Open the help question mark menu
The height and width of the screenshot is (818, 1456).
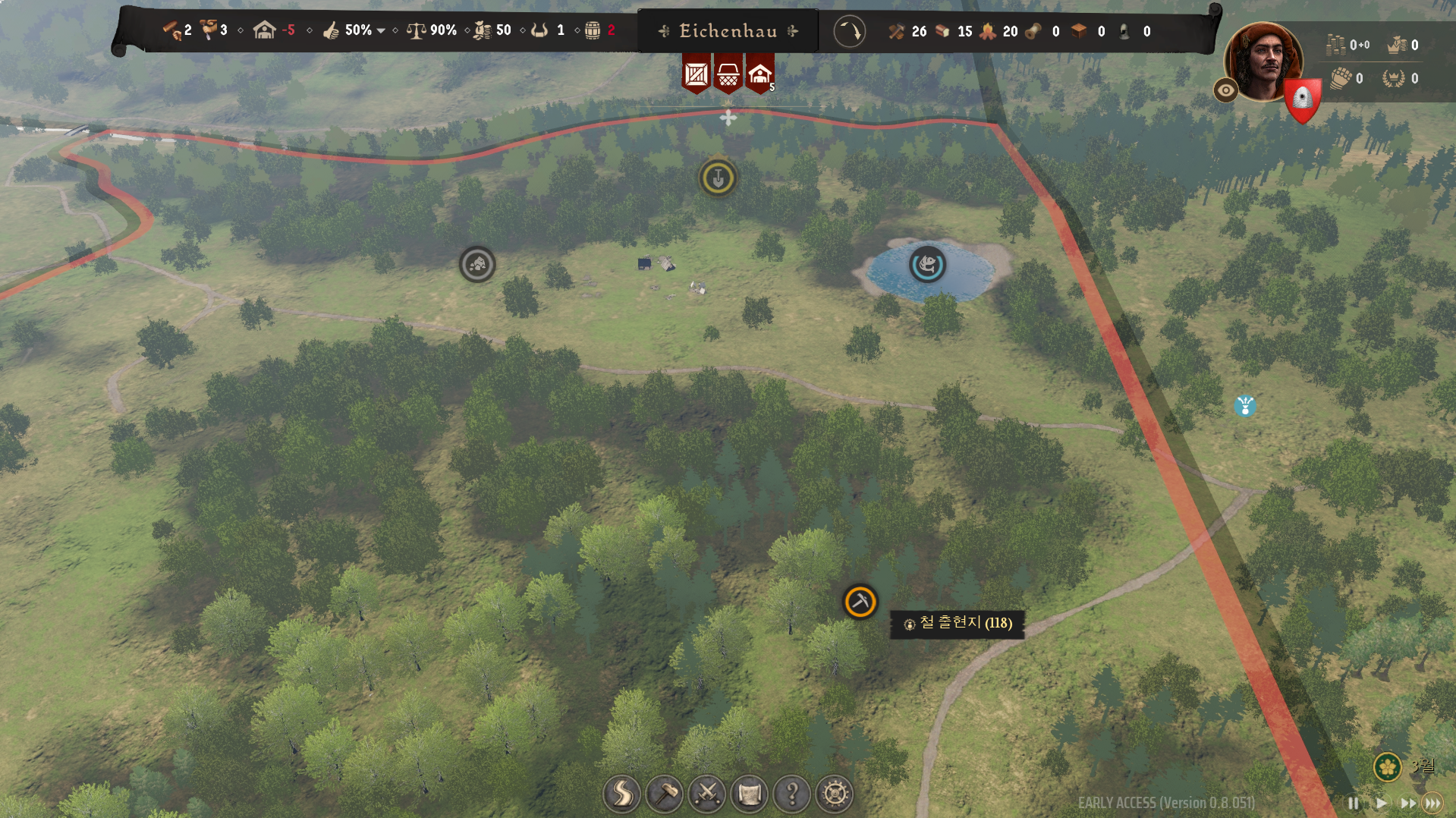pyautogui.click(x=792, y=794)
